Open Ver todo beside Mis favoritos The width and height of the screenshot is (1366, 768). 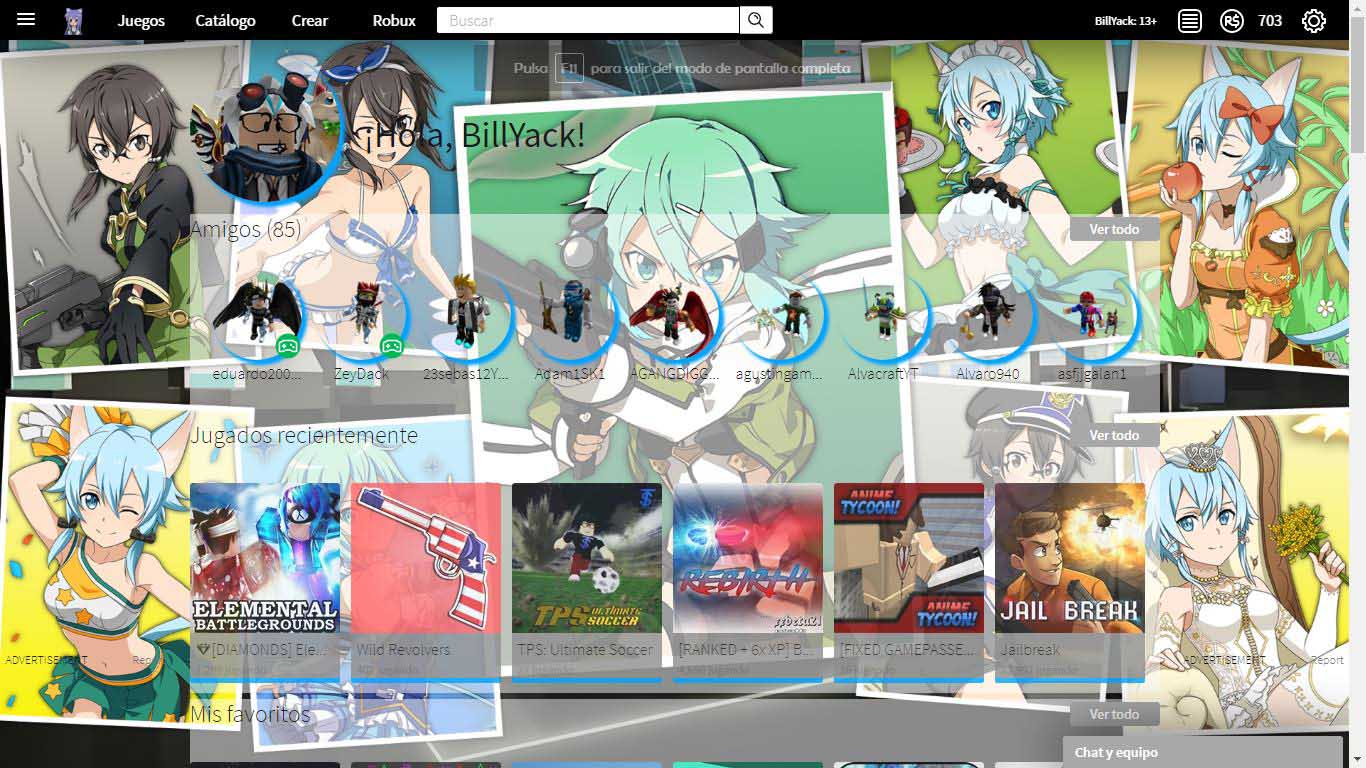(x=1113, y=714)
